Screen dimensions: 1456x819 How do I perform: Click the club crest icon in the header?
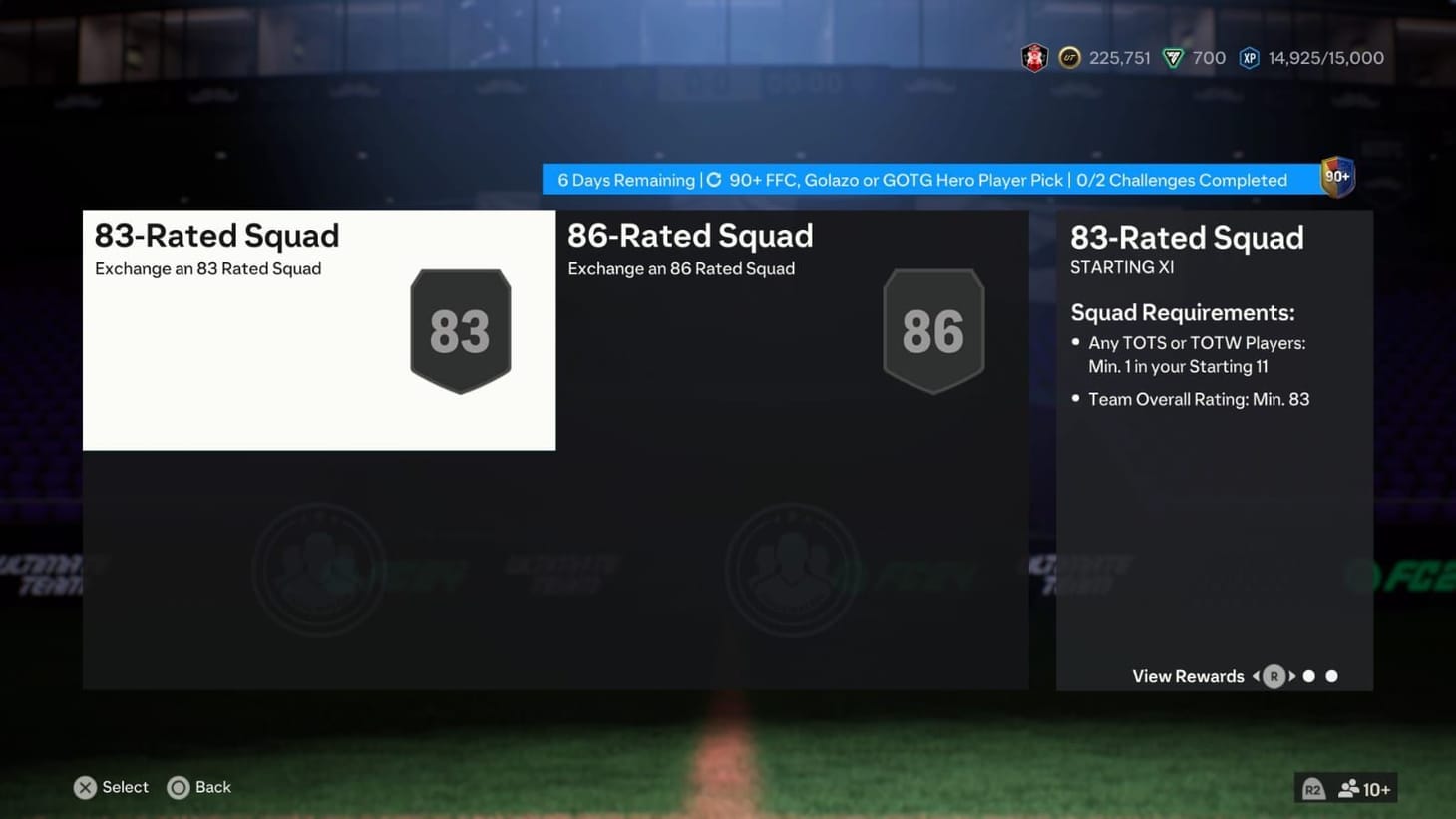click(x=1034, y=57)
